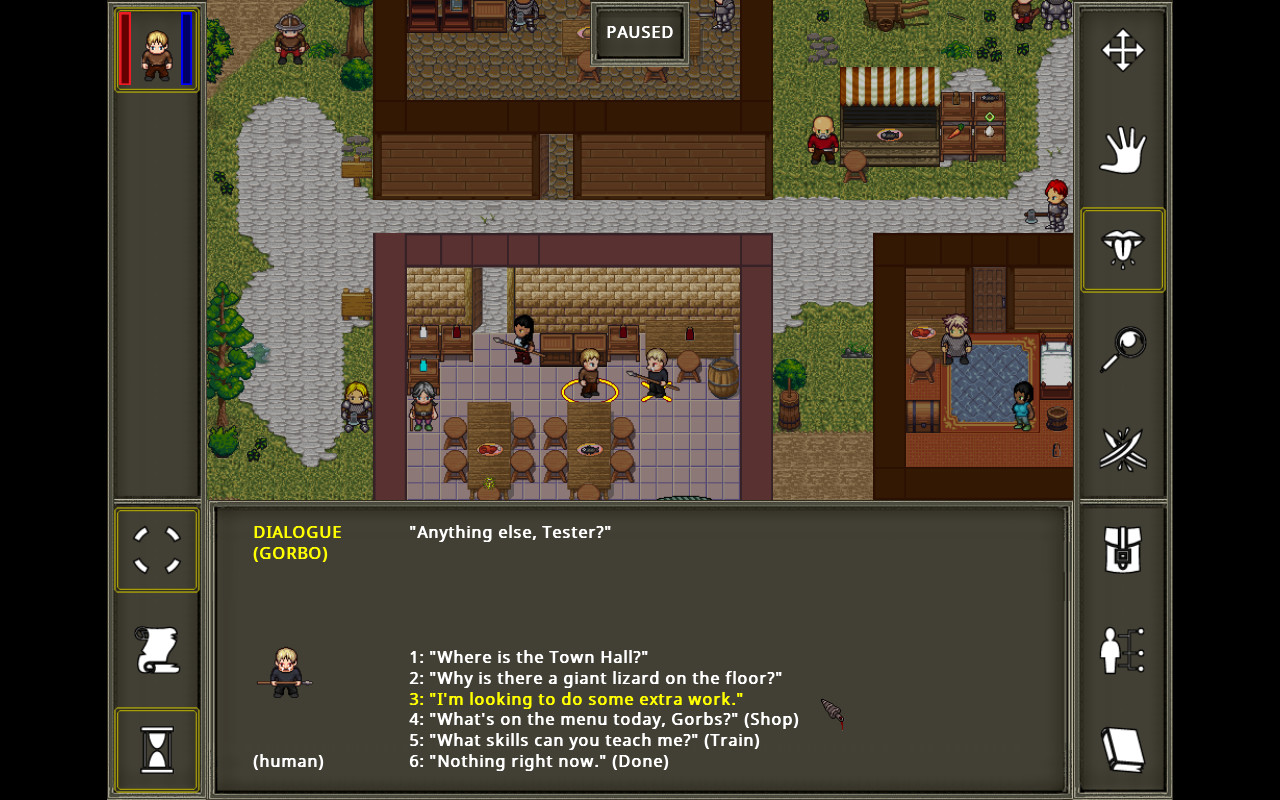Open the magnifying glass examine tool

tap(1121, 348)
